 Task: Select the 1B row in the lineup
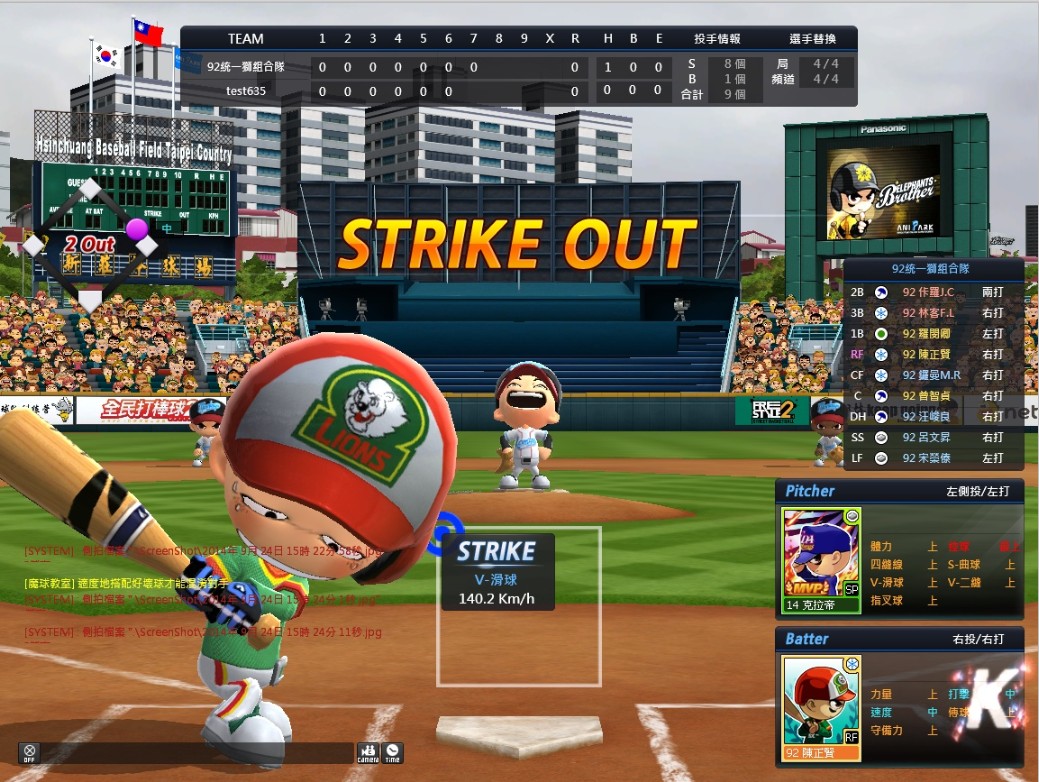point(932,333)
